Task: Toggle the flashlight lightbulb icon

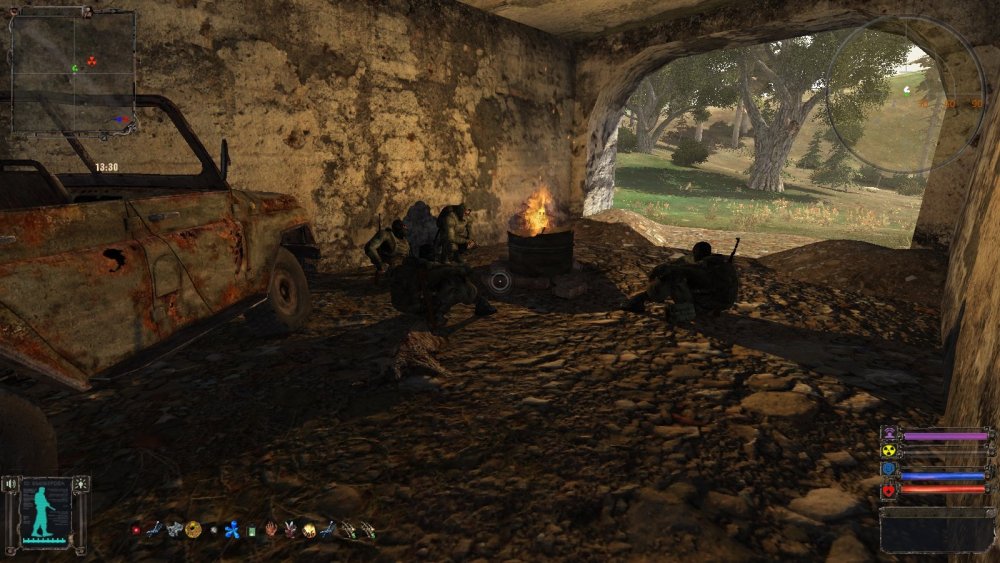Action: [x=80, y=484]
